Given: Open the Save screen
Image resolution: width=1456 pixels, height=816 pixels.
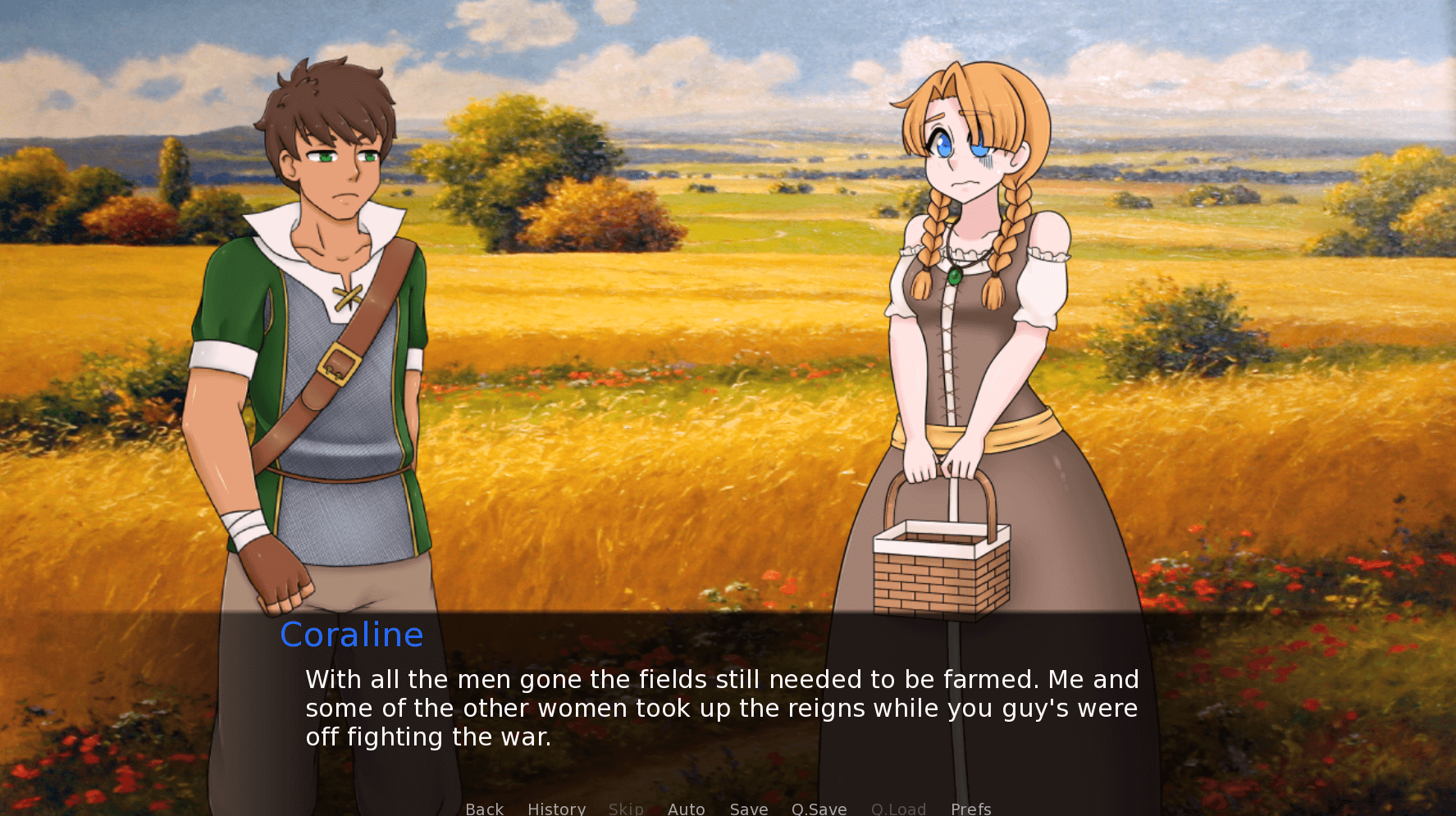Looking at the screenshot, I should (x=748, y=809).
